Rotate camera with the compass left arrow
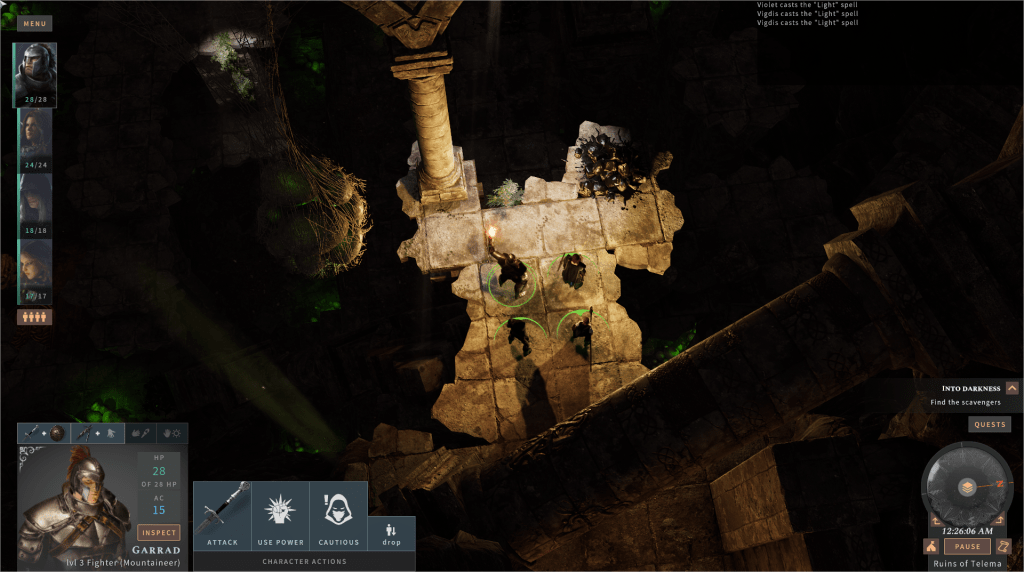 click(x=936, y=520)
